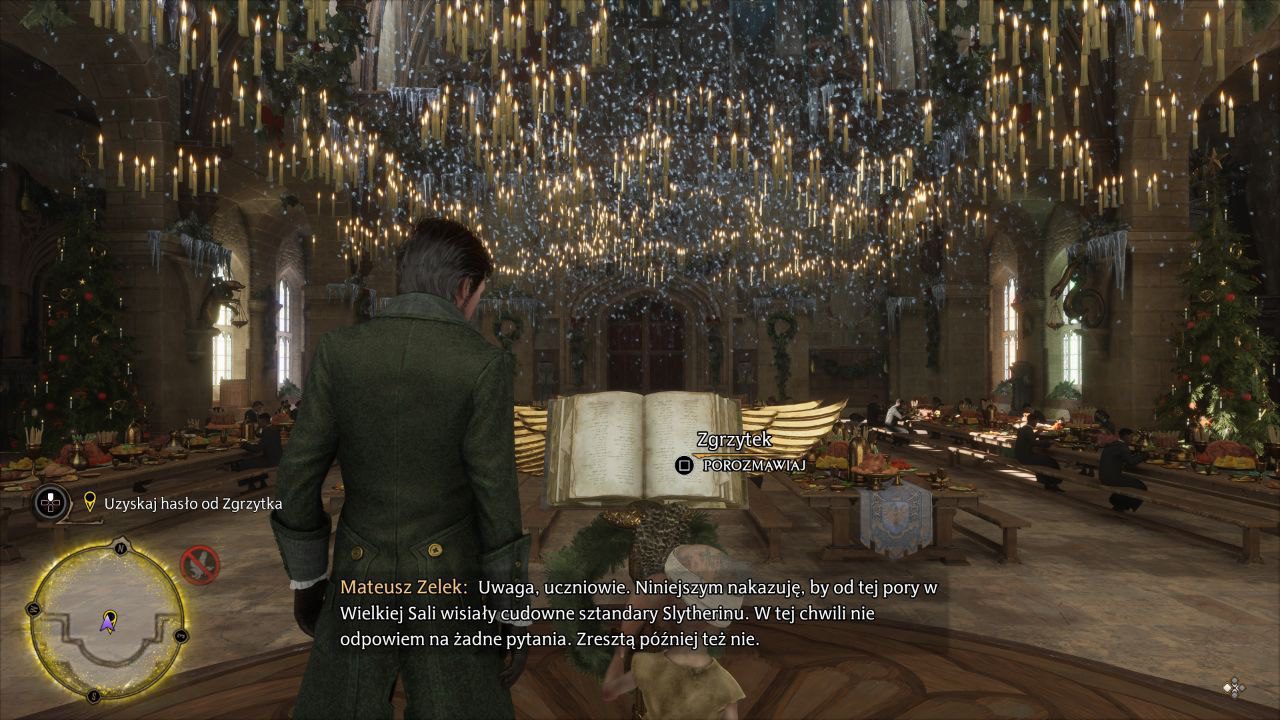Screen dimensions: 1280x720
Task: Click the red prohibited-action icon
Action: (x=199, y=565)
